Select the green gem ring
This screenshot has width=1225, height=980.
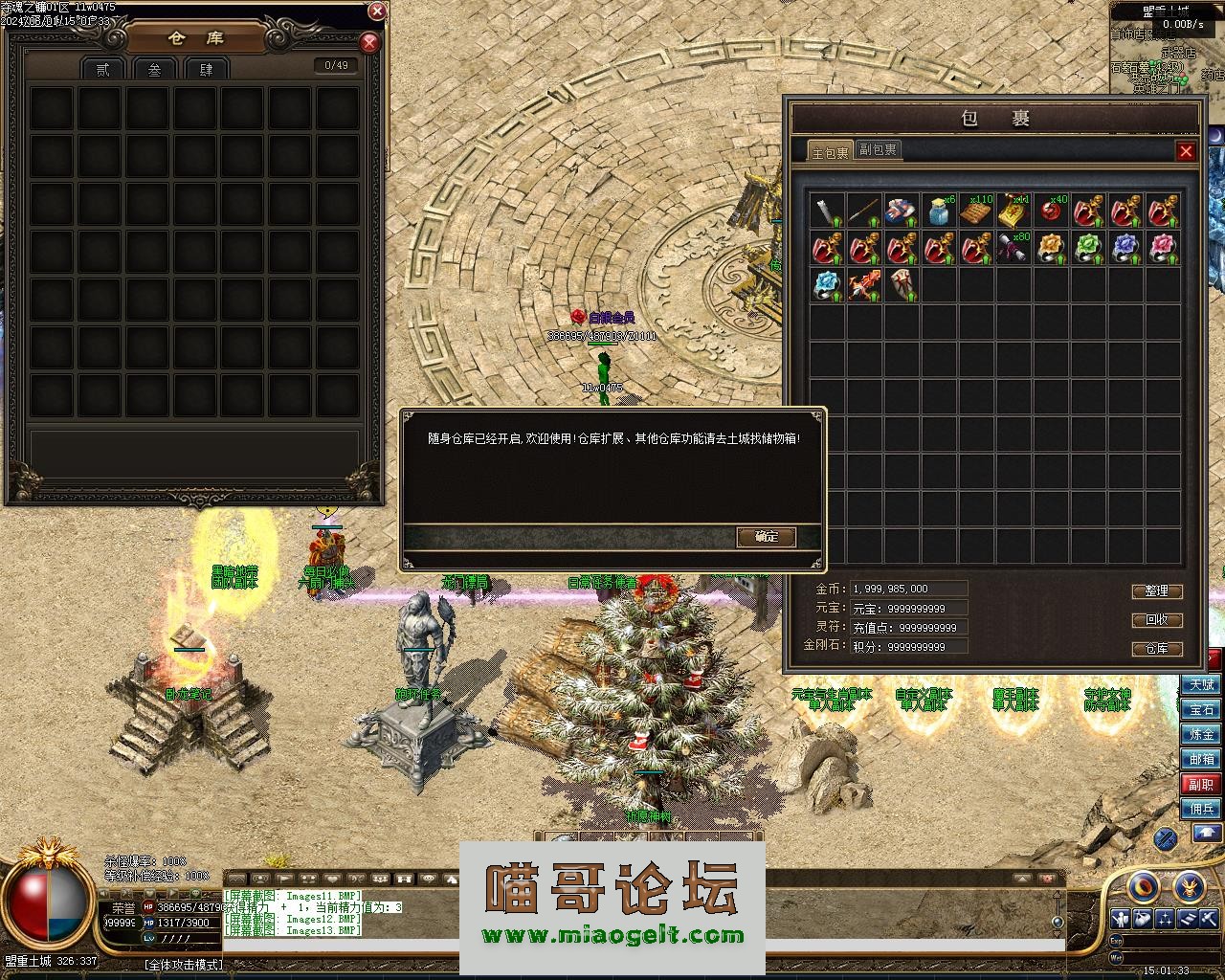pos(1088,248)
